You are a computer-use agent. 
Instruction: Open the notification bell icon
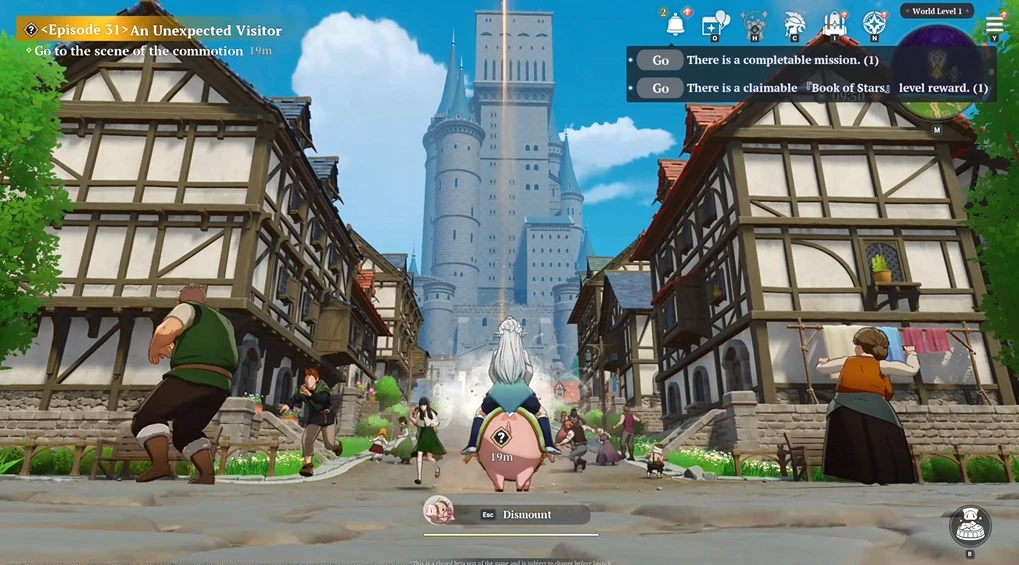(675, 24)
